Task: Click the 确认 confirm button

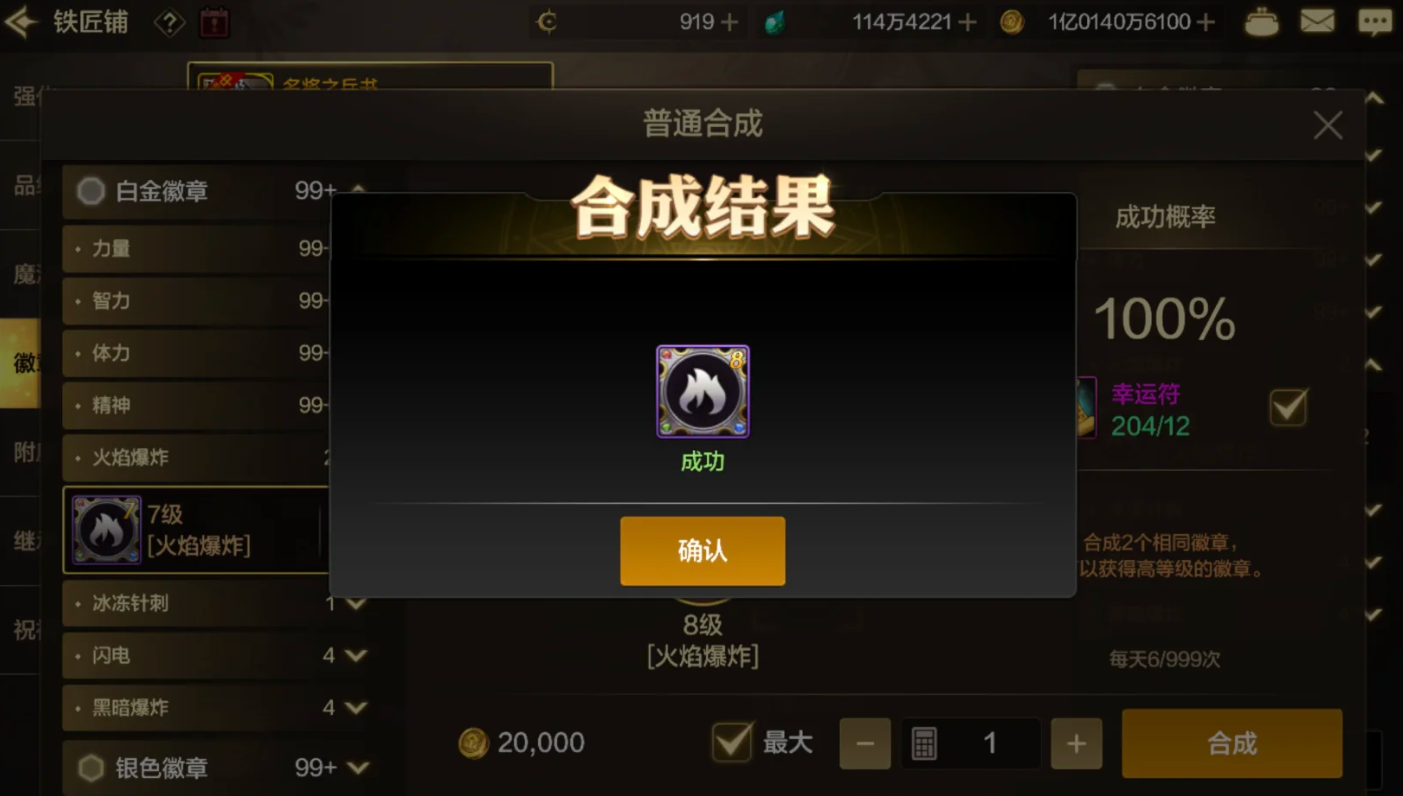Action: [x=702, y=550]
